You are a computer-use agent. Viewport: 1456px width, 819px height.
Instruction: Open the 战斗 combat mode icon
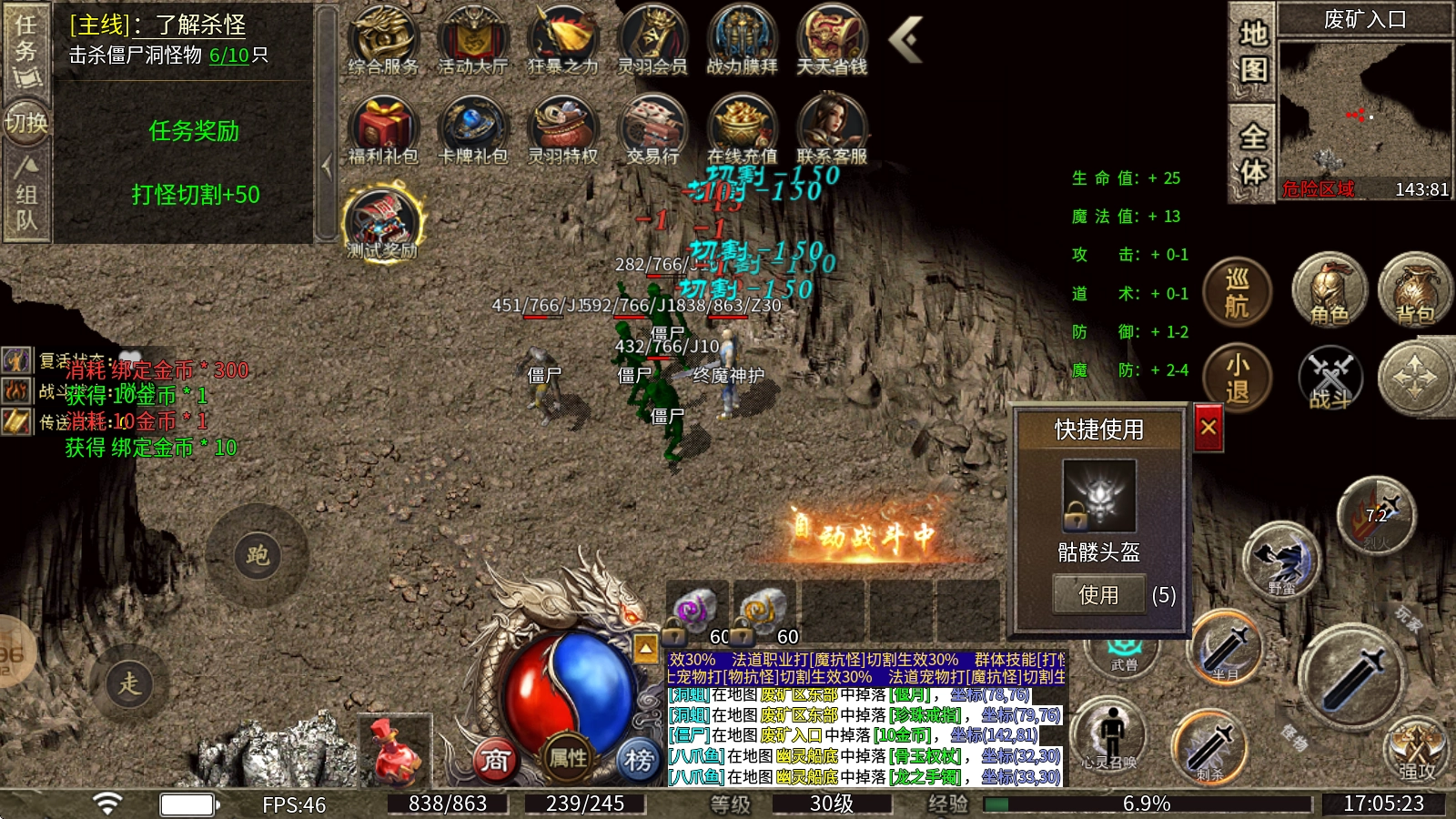click(x=1330, y=378)
